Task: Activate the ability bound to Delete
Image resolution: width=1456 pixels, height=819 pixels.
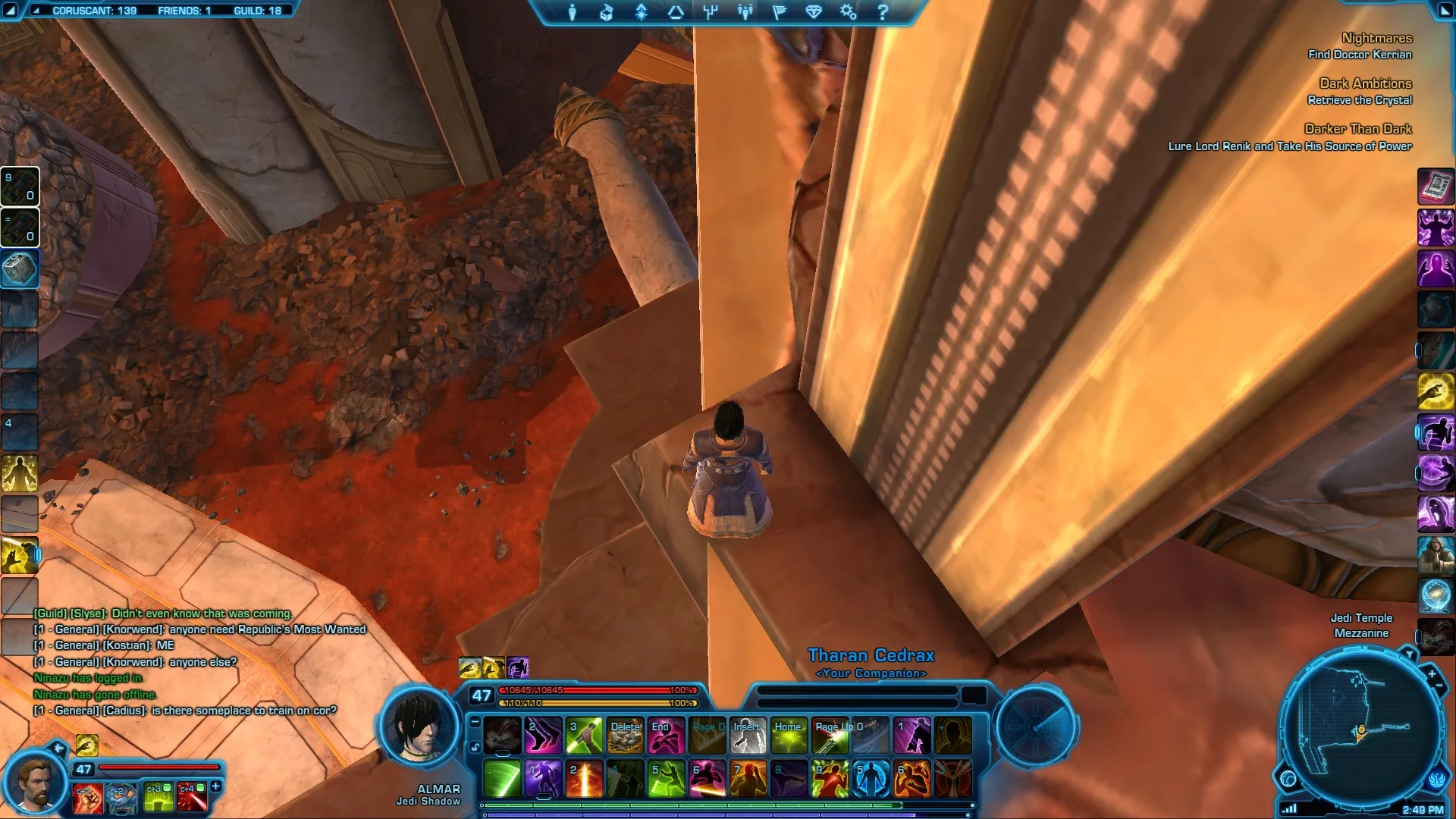Action: (626, 736)
